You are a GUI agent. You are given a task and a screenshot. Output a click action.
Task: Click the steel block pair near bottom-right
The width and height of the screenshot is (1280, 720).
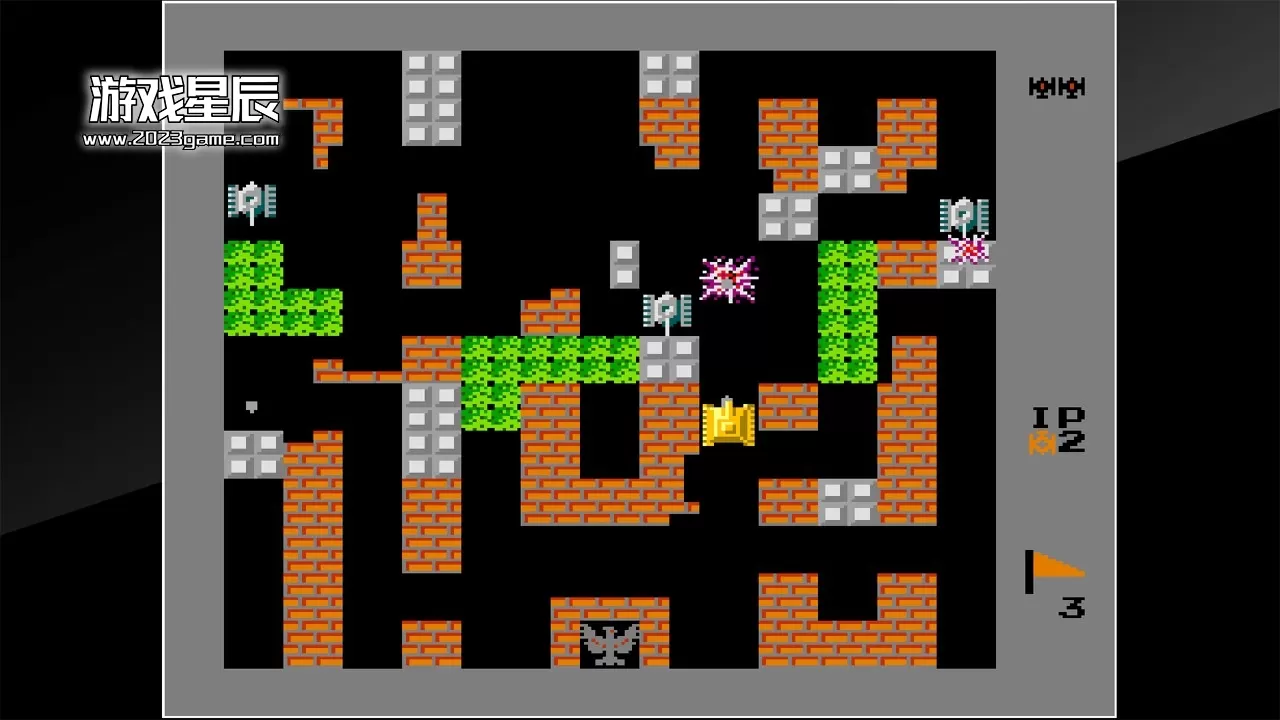click(846, 502)
